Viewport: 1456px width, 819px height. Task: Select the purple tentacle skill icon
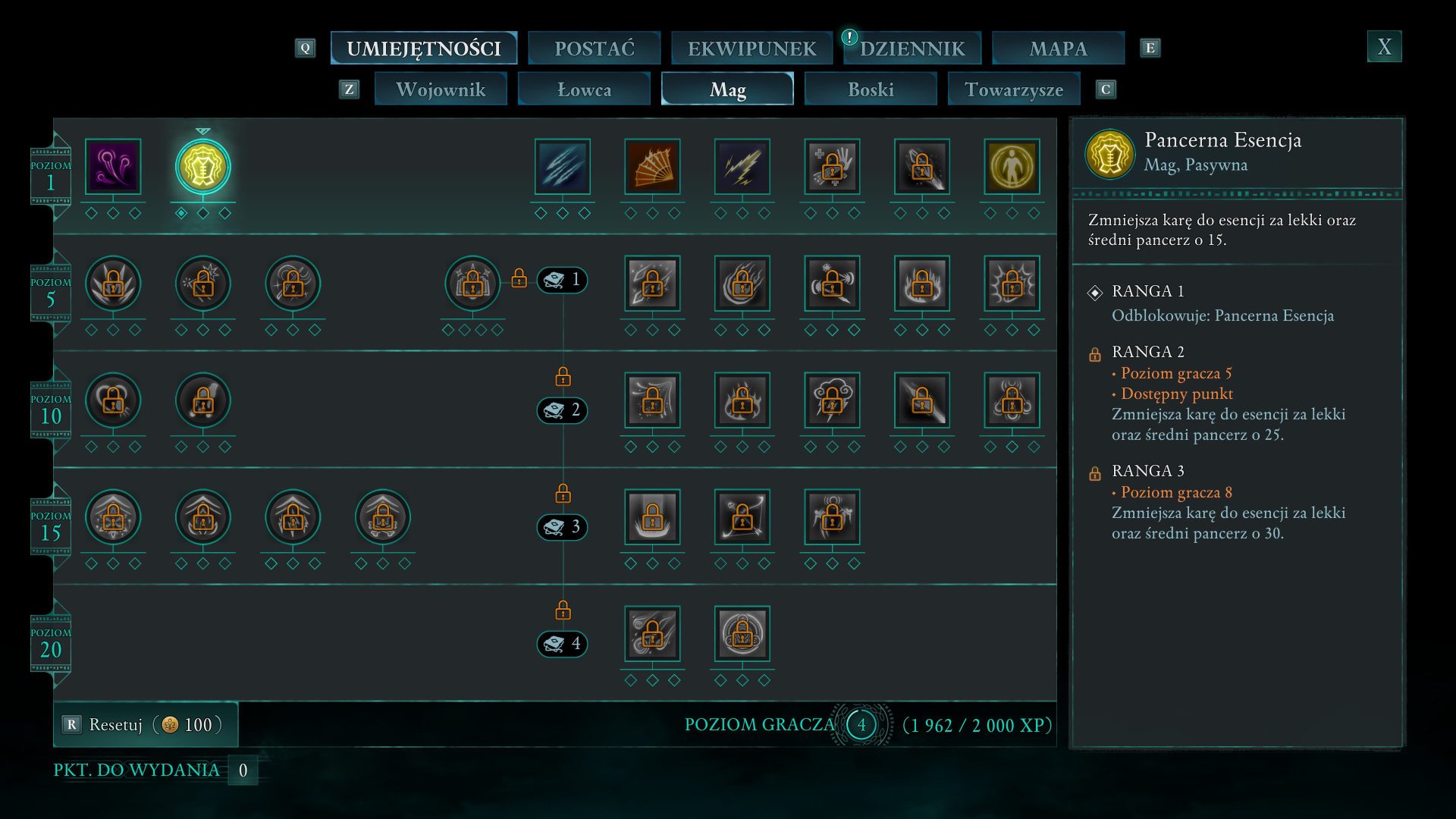113,166
